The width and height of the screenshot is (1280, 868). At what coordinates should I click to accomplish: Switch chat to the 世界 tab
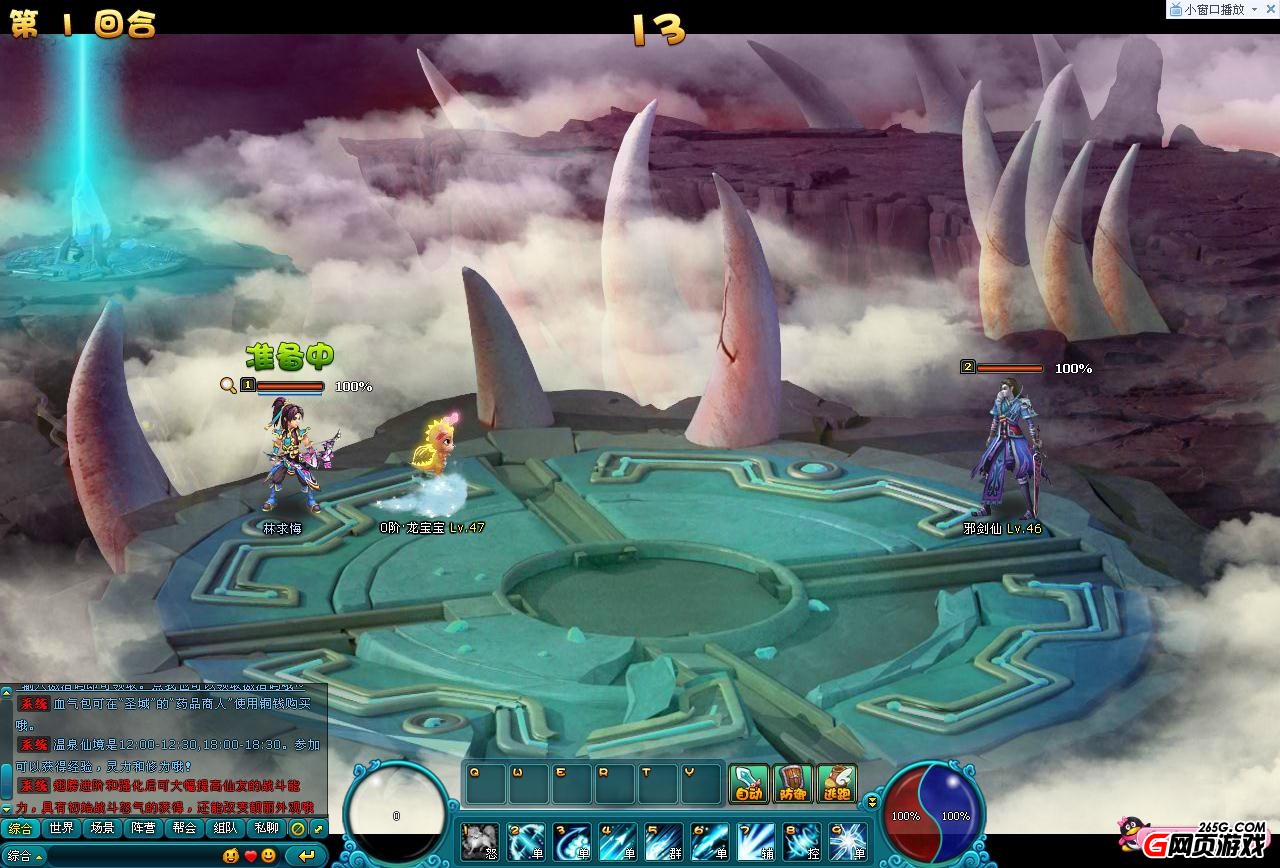point(62,828)
